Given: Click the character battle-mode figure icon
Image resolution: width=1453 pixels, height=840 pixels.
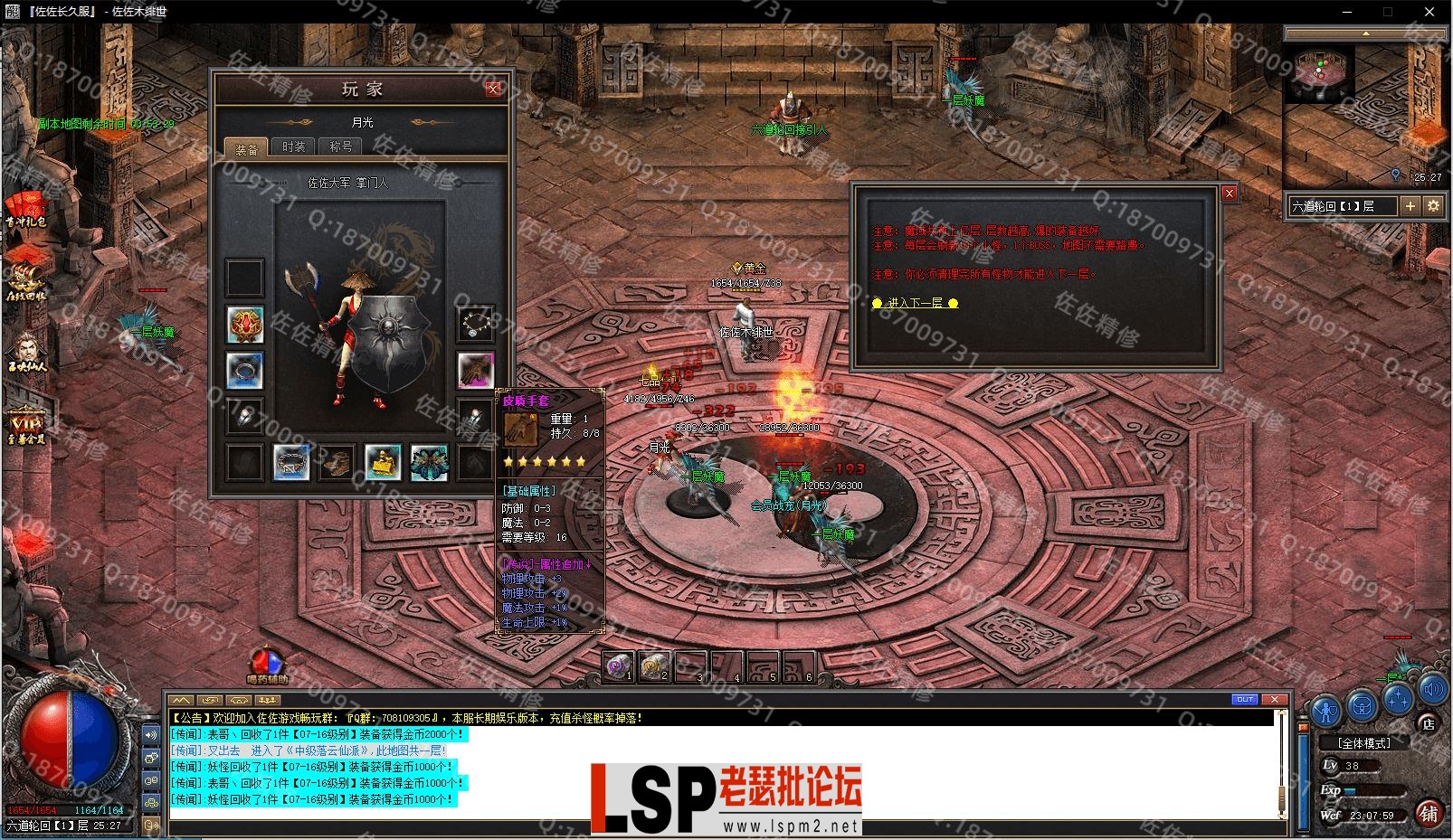Looking at the screenshot, I should click(x=1325, y=712).
